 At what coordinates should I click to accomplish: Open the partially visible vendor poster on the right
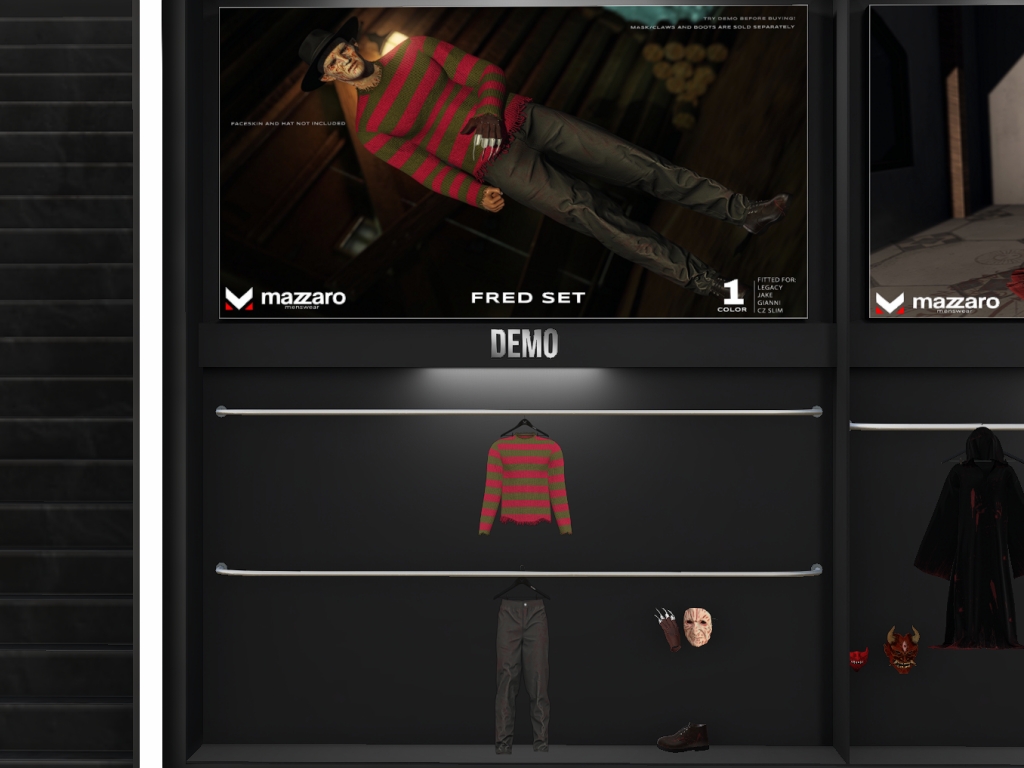947,162
